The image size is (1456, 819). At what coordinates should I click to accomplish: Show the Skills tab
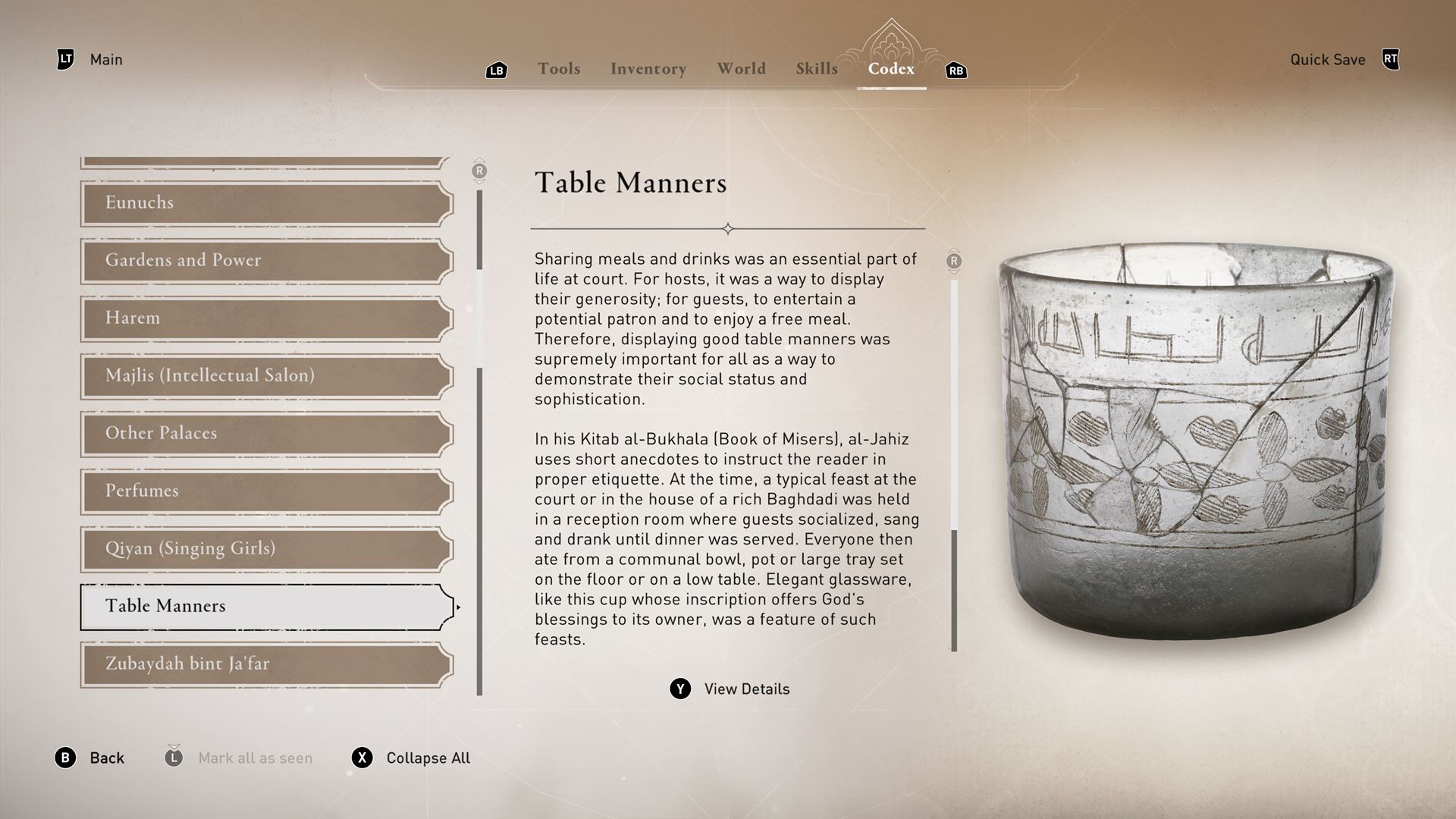point(817,69)
